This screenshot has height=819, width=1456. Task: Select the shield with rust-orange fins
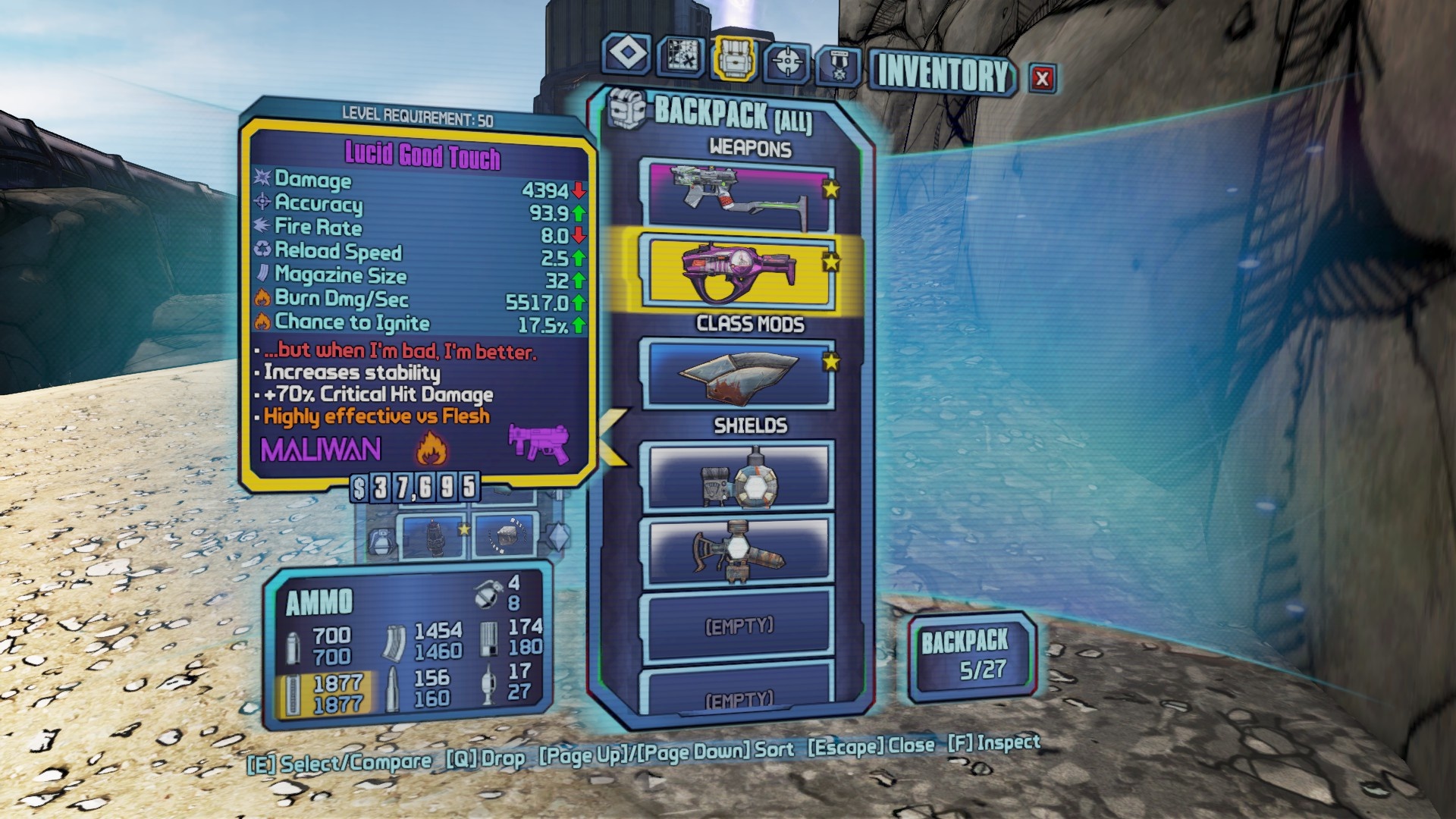[738, 551]
